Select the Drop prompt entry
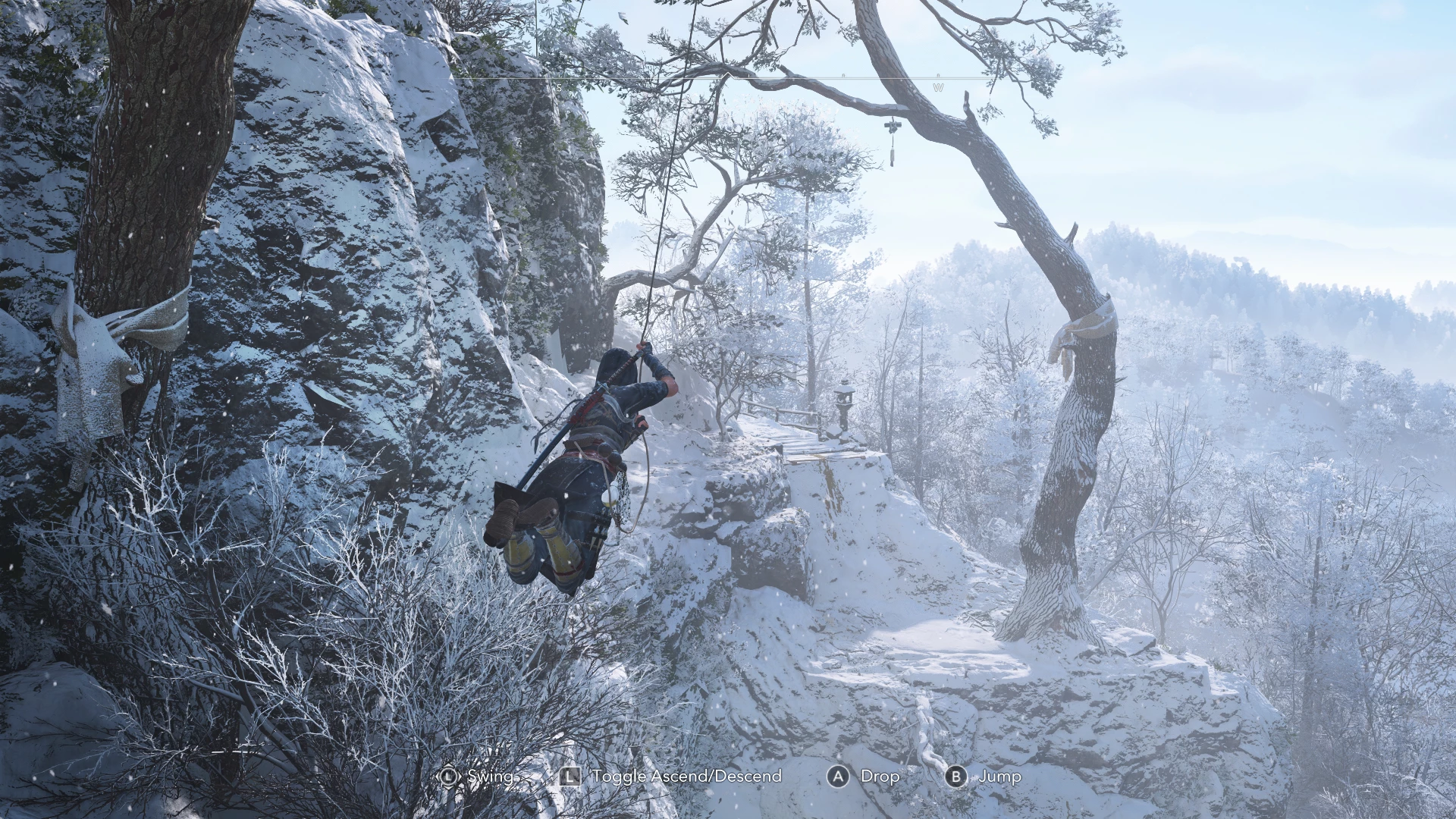1456x819 pixels. pos(880,777)
